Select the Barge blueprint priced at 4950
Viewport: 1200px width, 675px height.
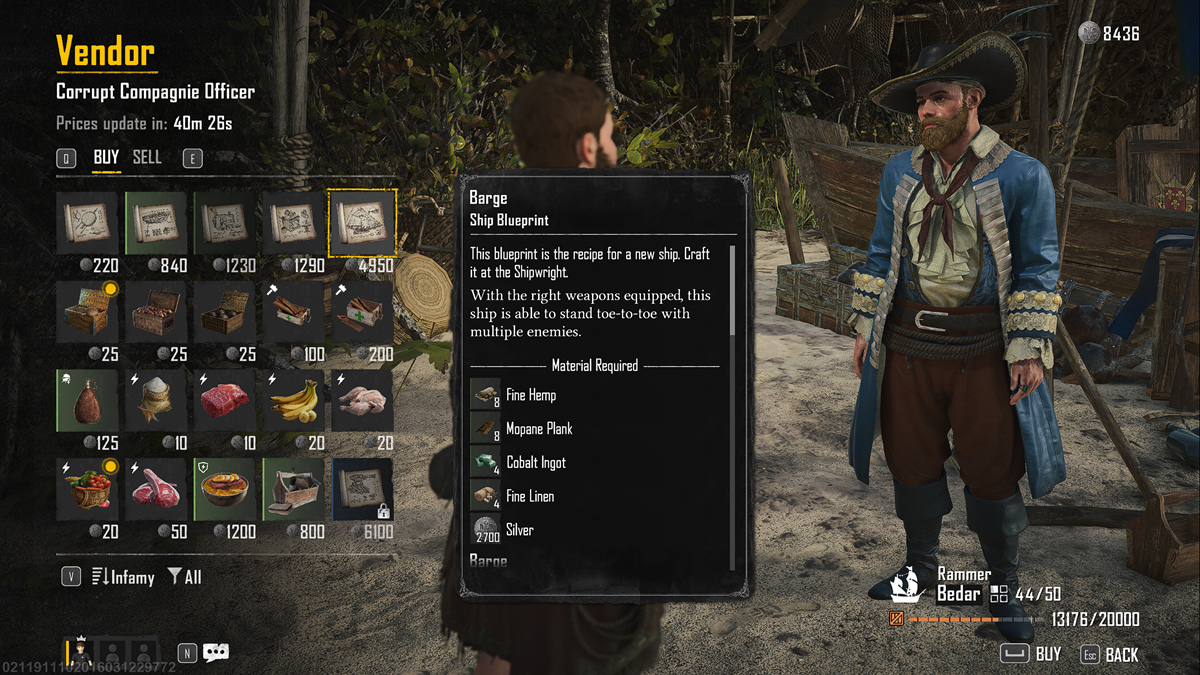pyautogui.click(x=362, y=223)
